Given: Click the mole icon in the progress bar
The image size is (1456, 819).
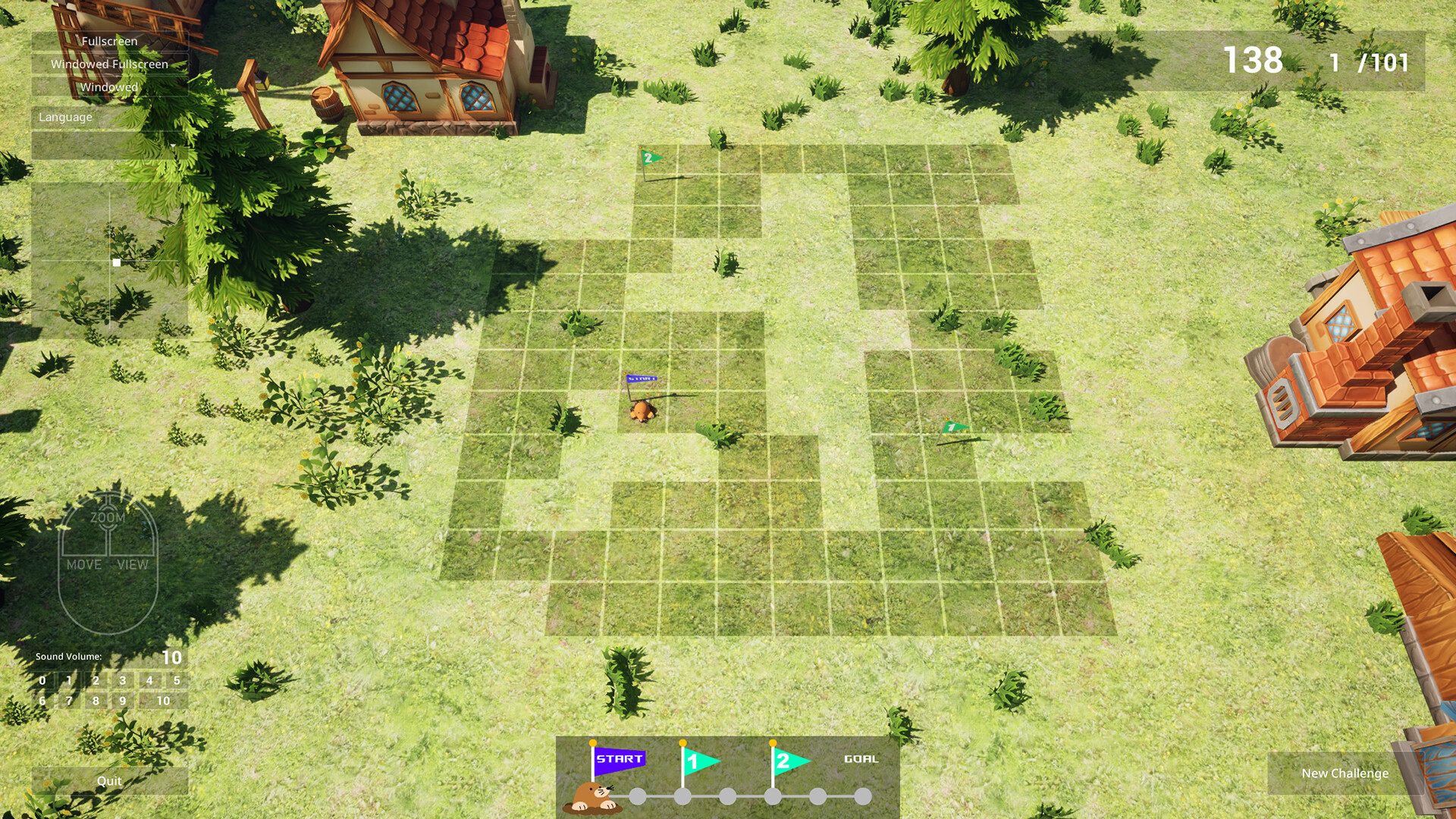Looking at the screenshot, I should pyautogui.click(x=592, y=795).
